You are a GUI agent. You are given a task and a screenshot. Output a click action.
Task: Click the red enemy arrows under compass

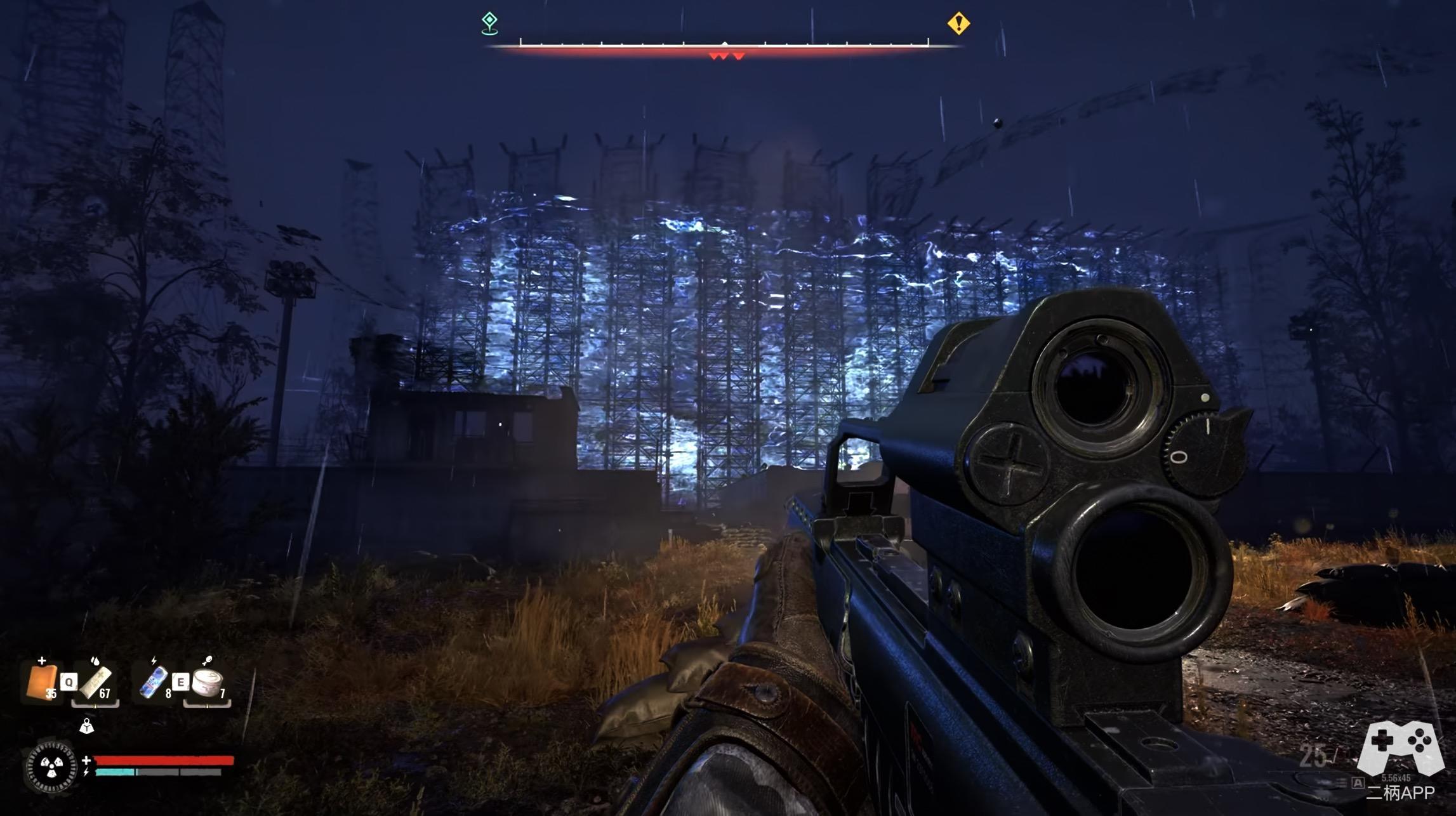[x=727, y=56]
